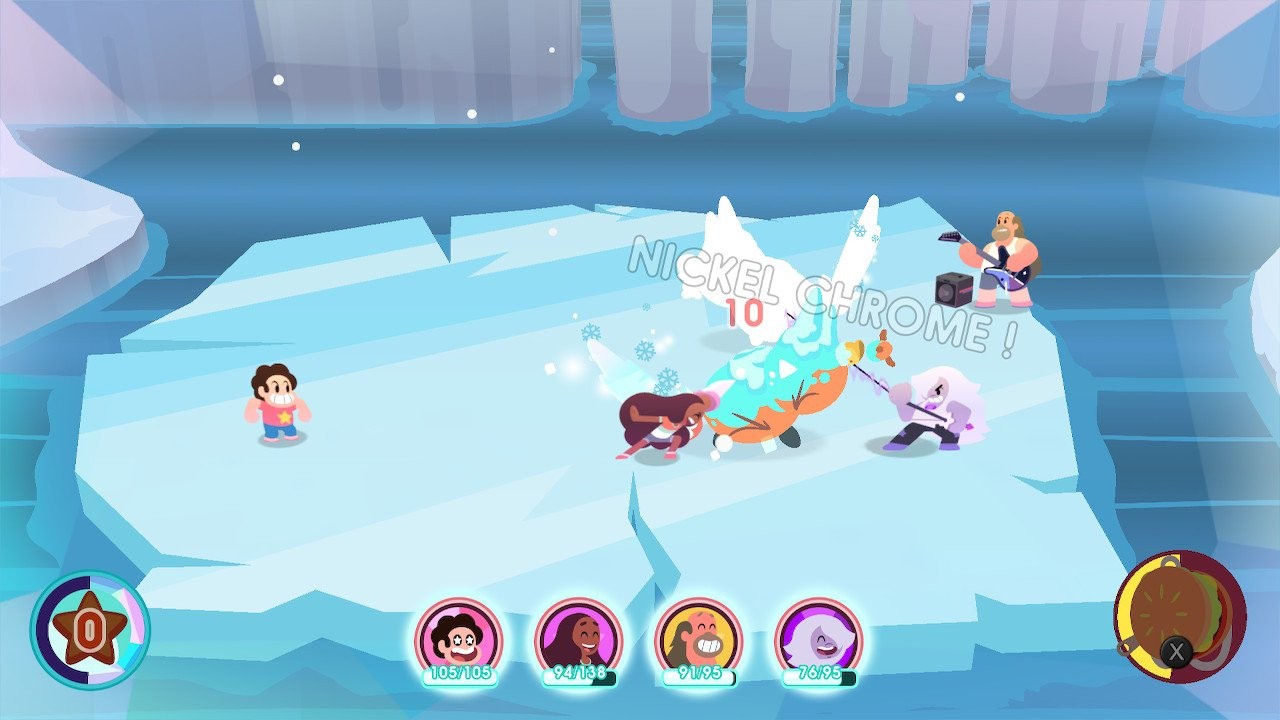Choose Connie's party portrait
1280x720 pixels.
578,638
